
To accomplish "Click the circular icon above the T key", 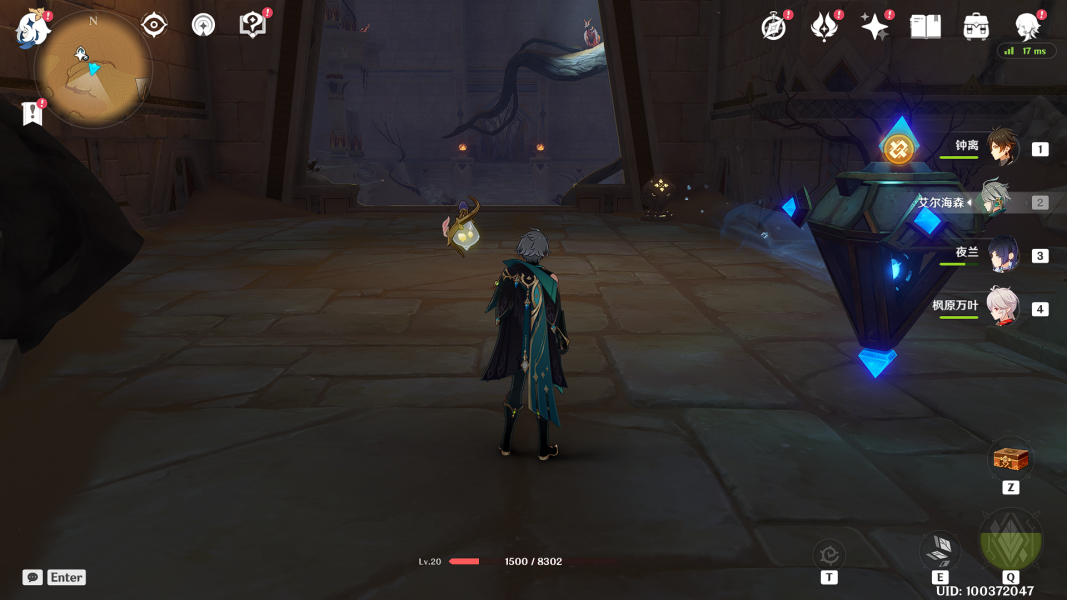I will pyautogui.click(x=829, y=554).
